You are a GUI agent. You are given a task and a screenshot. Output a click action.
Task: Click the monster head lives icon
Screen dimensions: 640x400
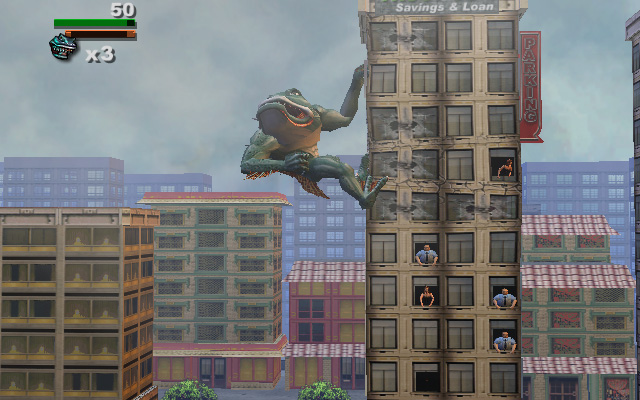[62, 47]
